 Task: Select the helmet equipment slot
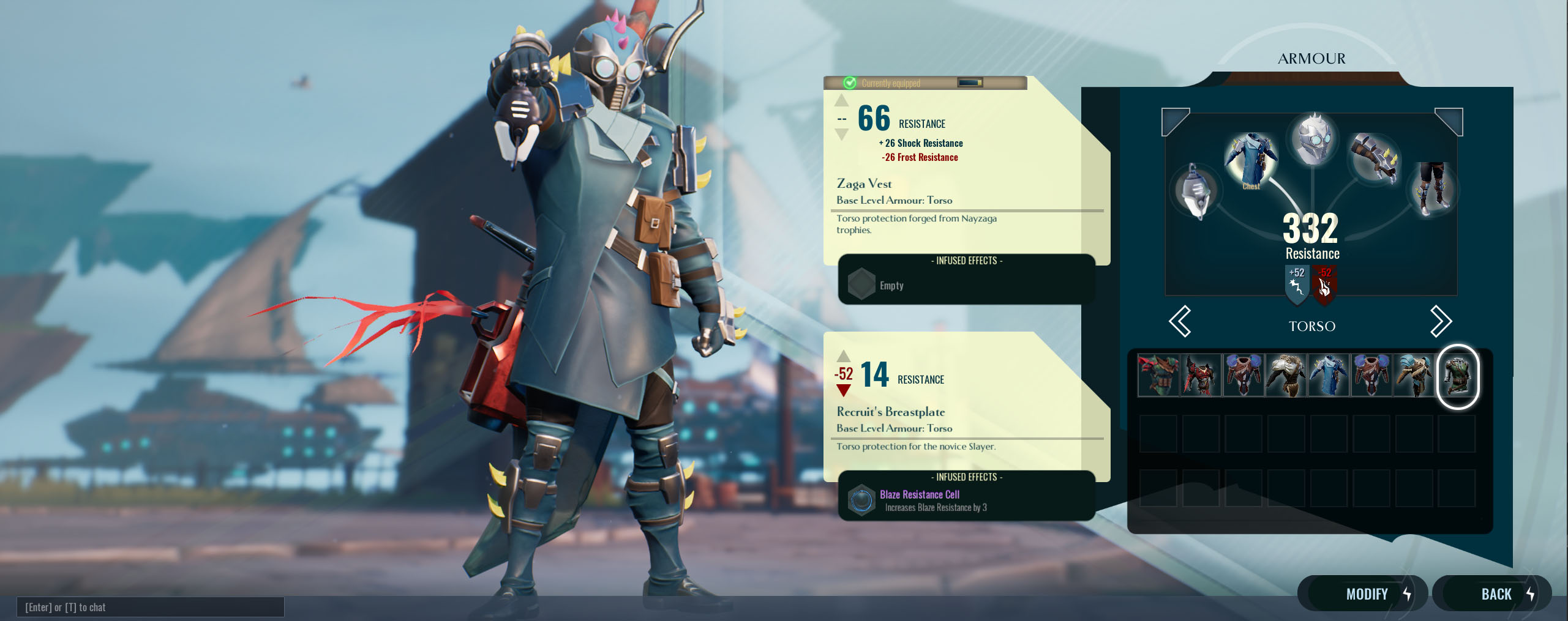1313,139
